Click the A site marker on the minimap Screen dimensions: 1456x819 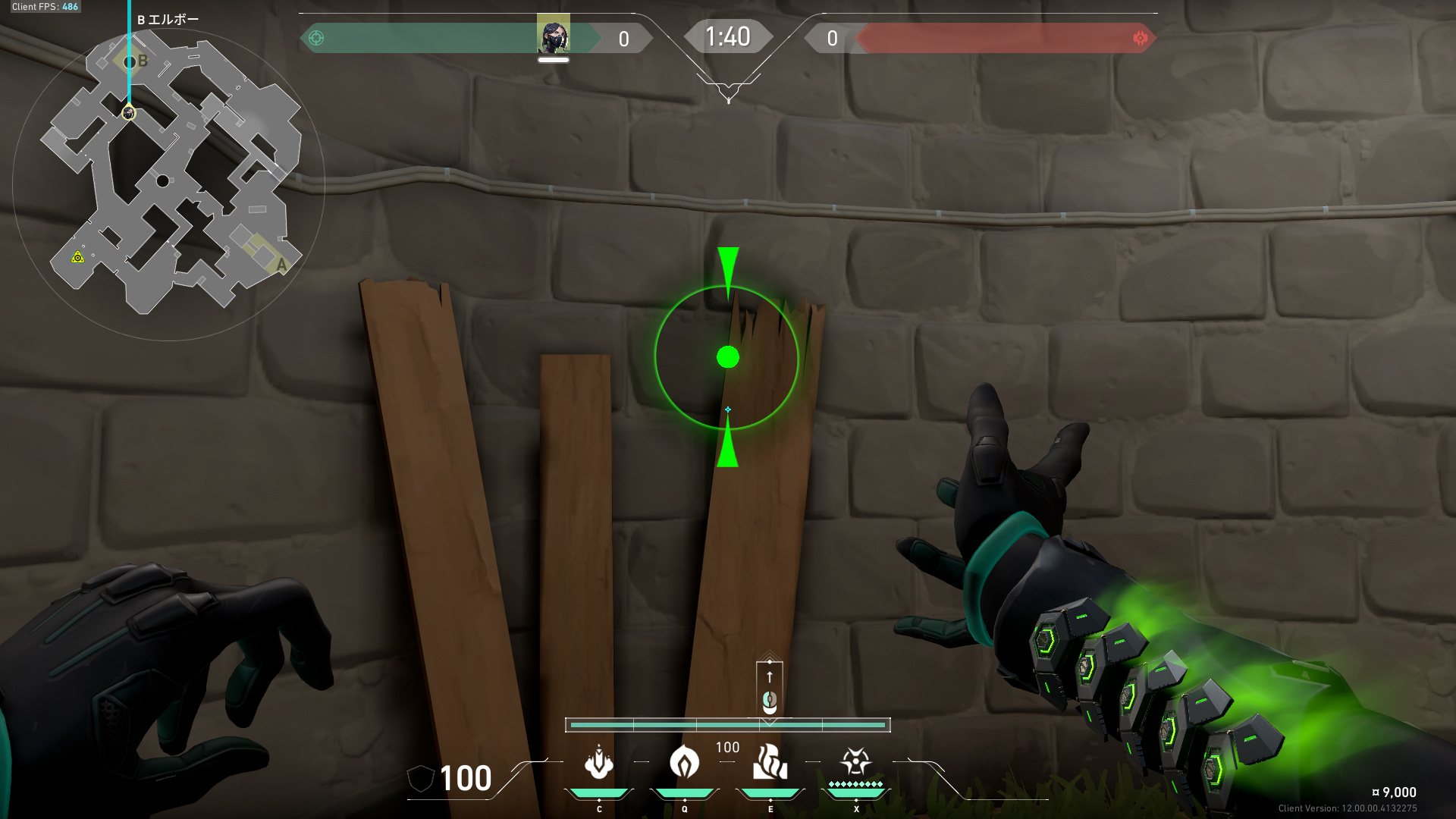click(281, 265)
